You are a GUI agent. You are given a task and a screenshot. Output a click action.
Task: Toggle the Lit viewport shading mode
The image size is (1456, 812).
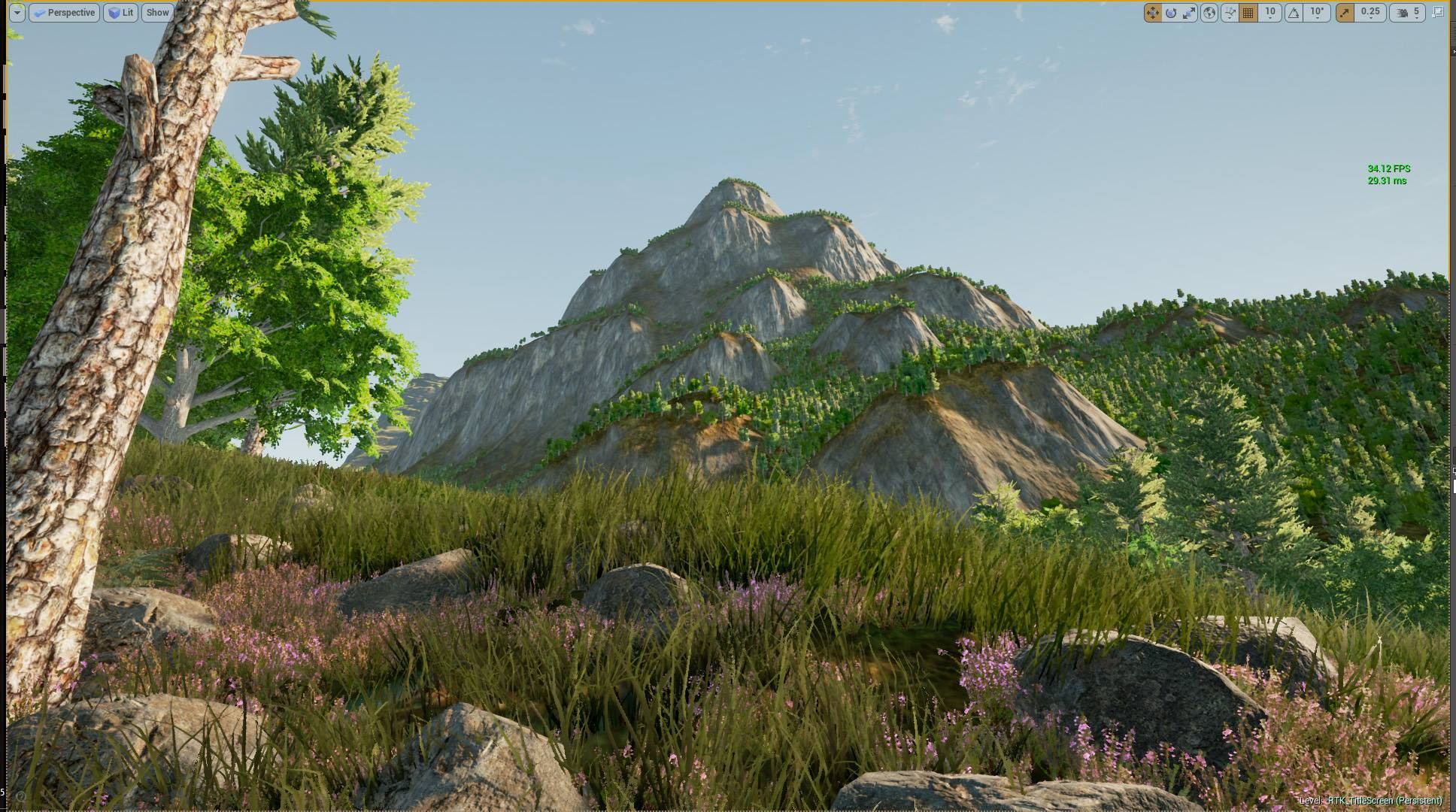click(x=121, y=12)
